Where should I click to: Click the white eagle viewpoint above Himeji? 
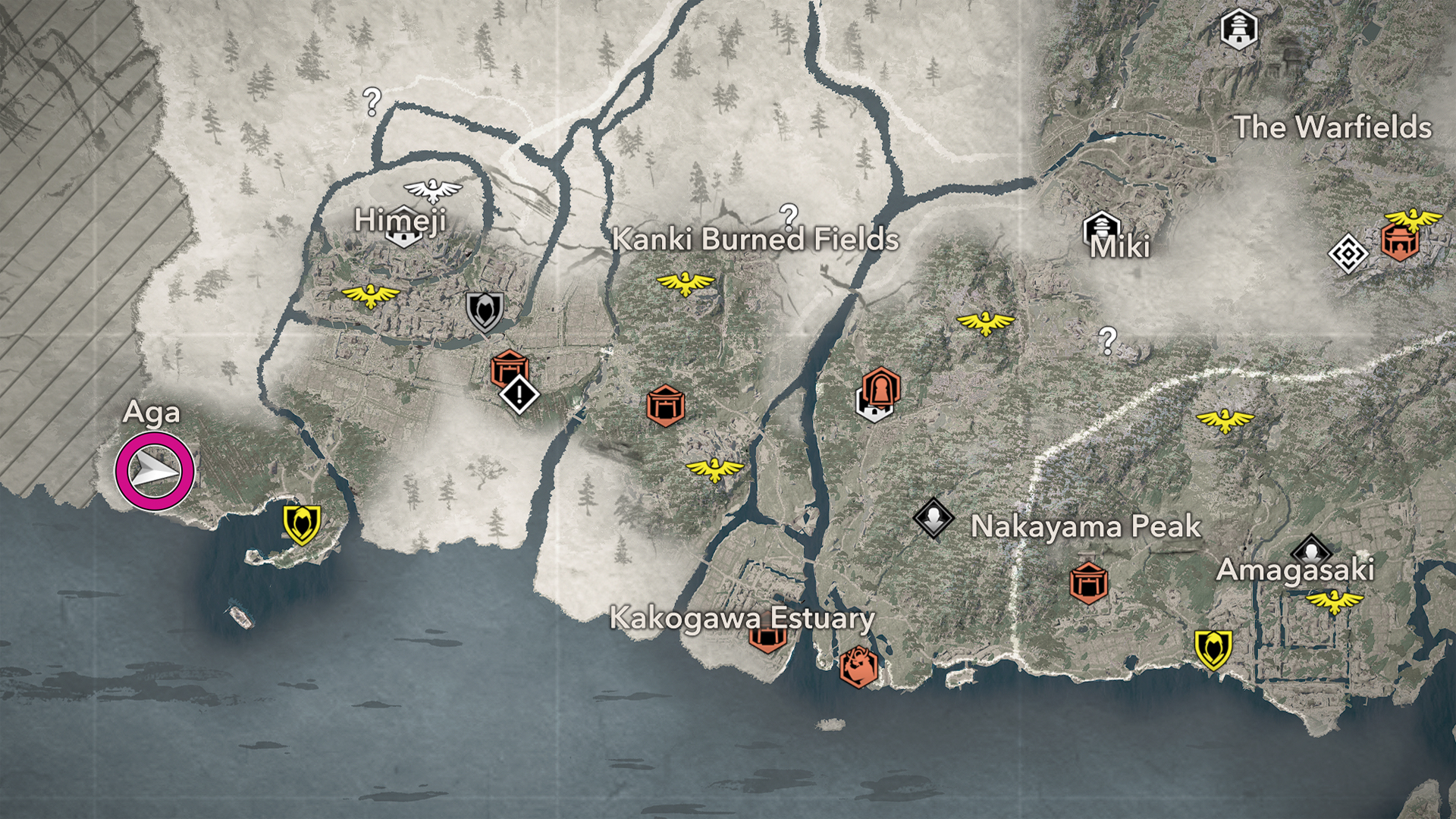pos(432,190)
